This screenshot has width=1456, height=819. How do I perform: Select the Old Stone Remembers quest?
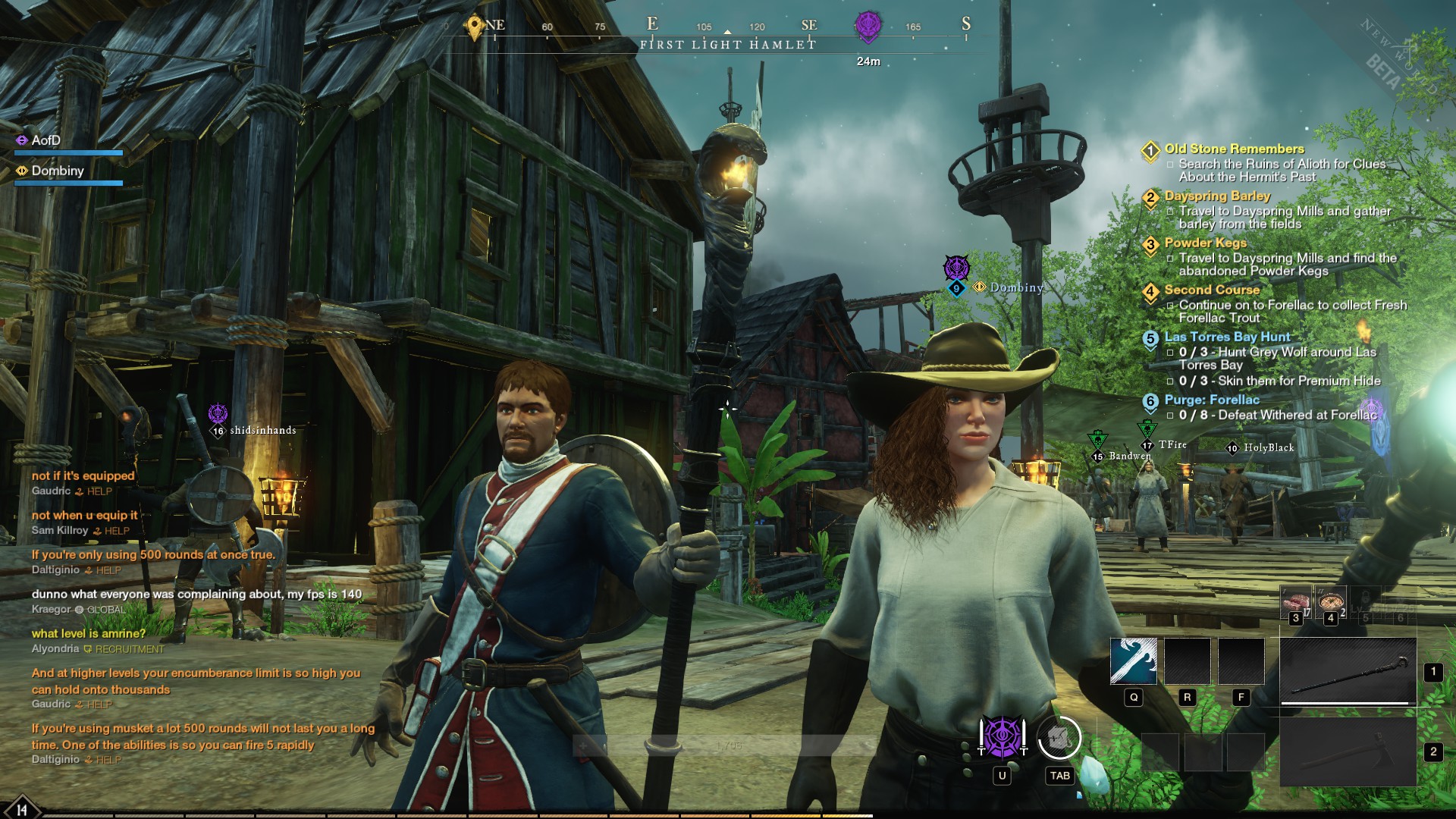point(1234,149)
